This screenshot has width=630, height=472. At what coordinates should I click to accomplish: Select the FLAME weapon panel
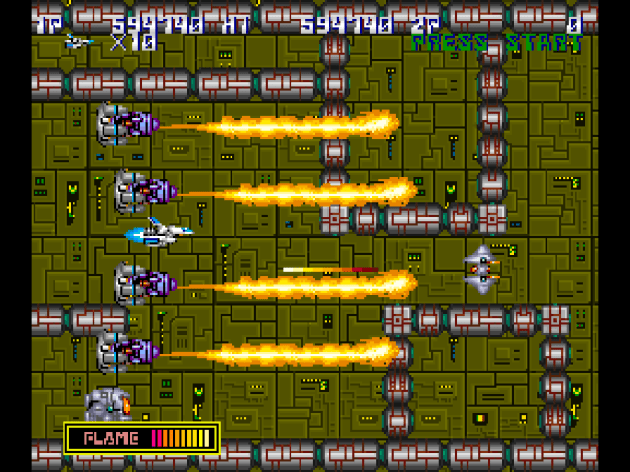click(x=142, y=438)
